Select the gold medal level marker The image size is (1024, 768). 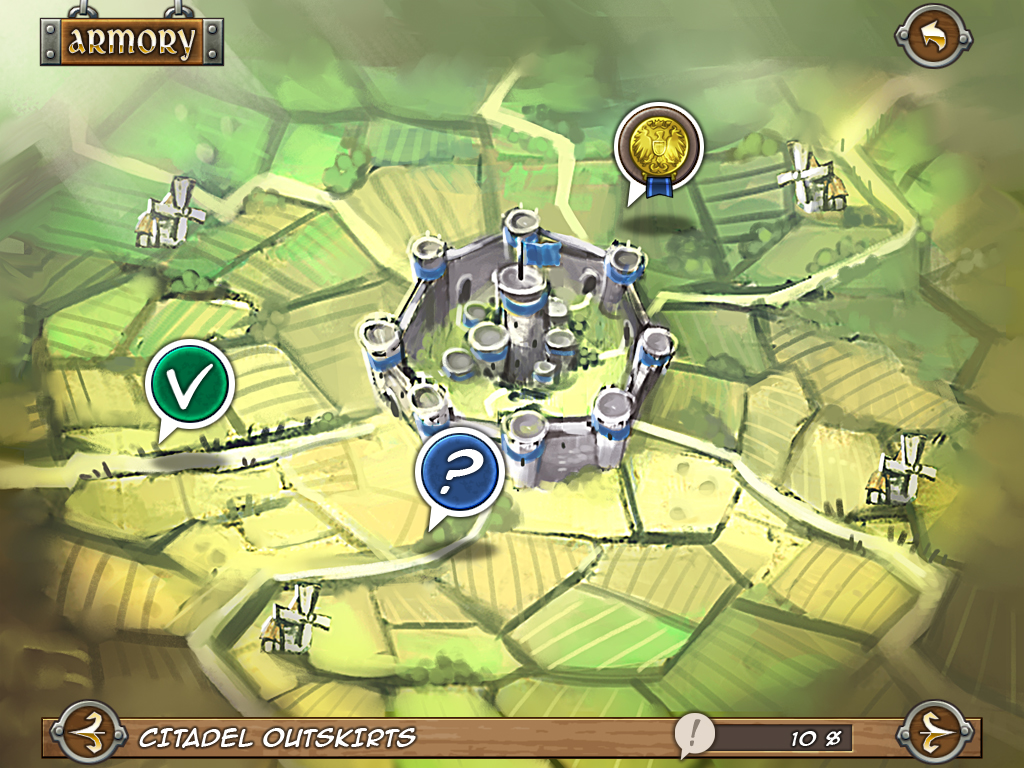click(x=657, y=146)
